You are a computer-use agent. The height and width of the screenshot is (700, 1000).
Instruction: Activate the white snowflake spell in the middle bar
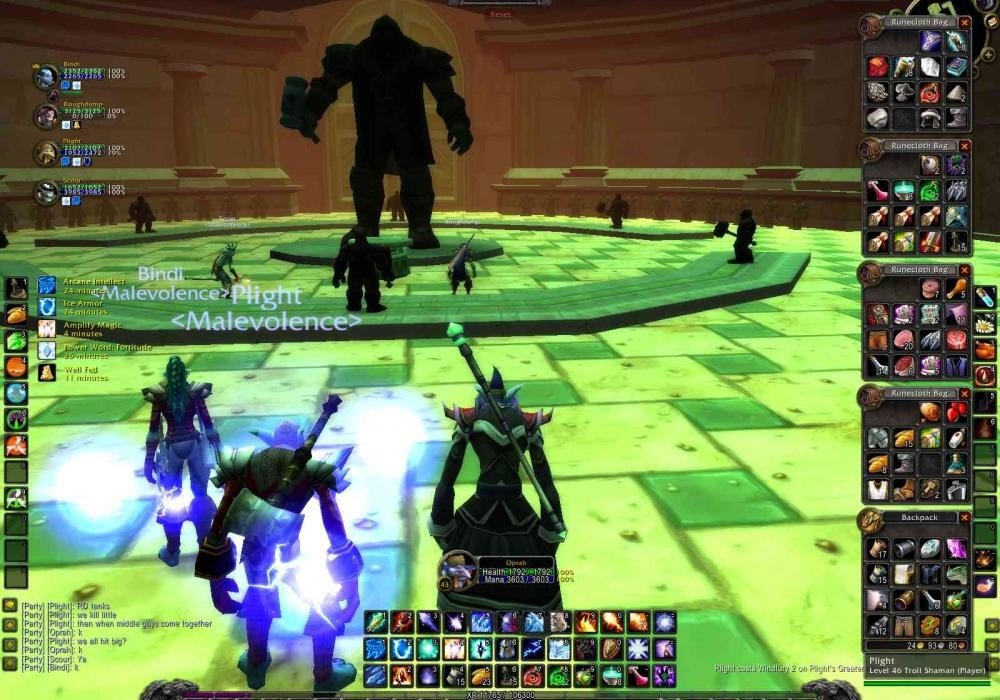click(x=636, y=649)
